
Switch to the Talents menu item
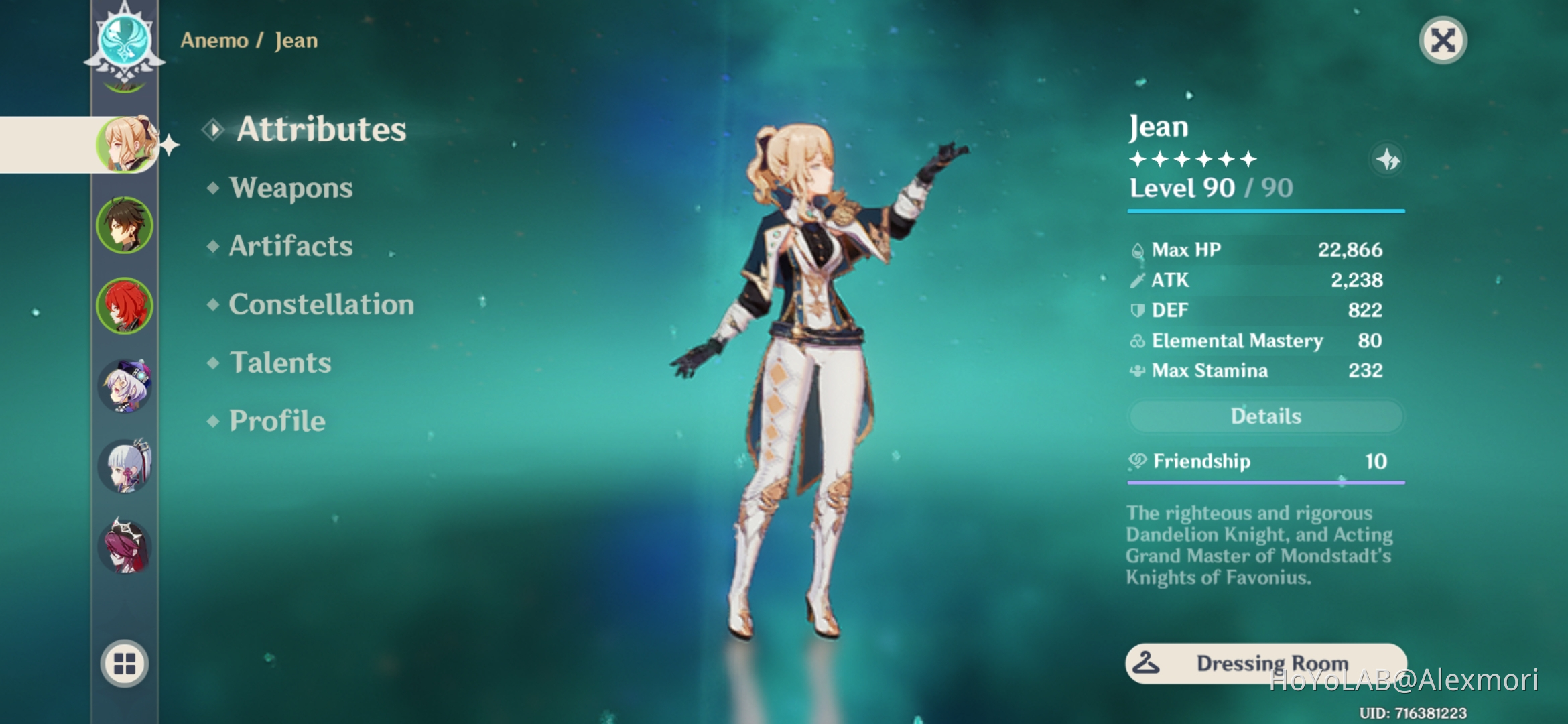pos(278,363)
